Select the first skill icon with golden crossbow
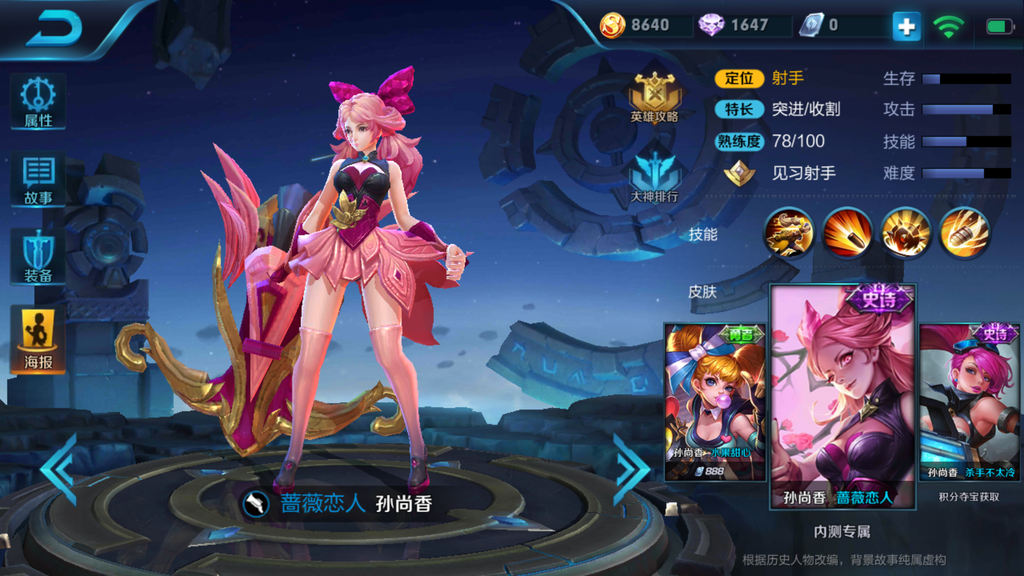The image size is (1024, 576). pos(789,233)
